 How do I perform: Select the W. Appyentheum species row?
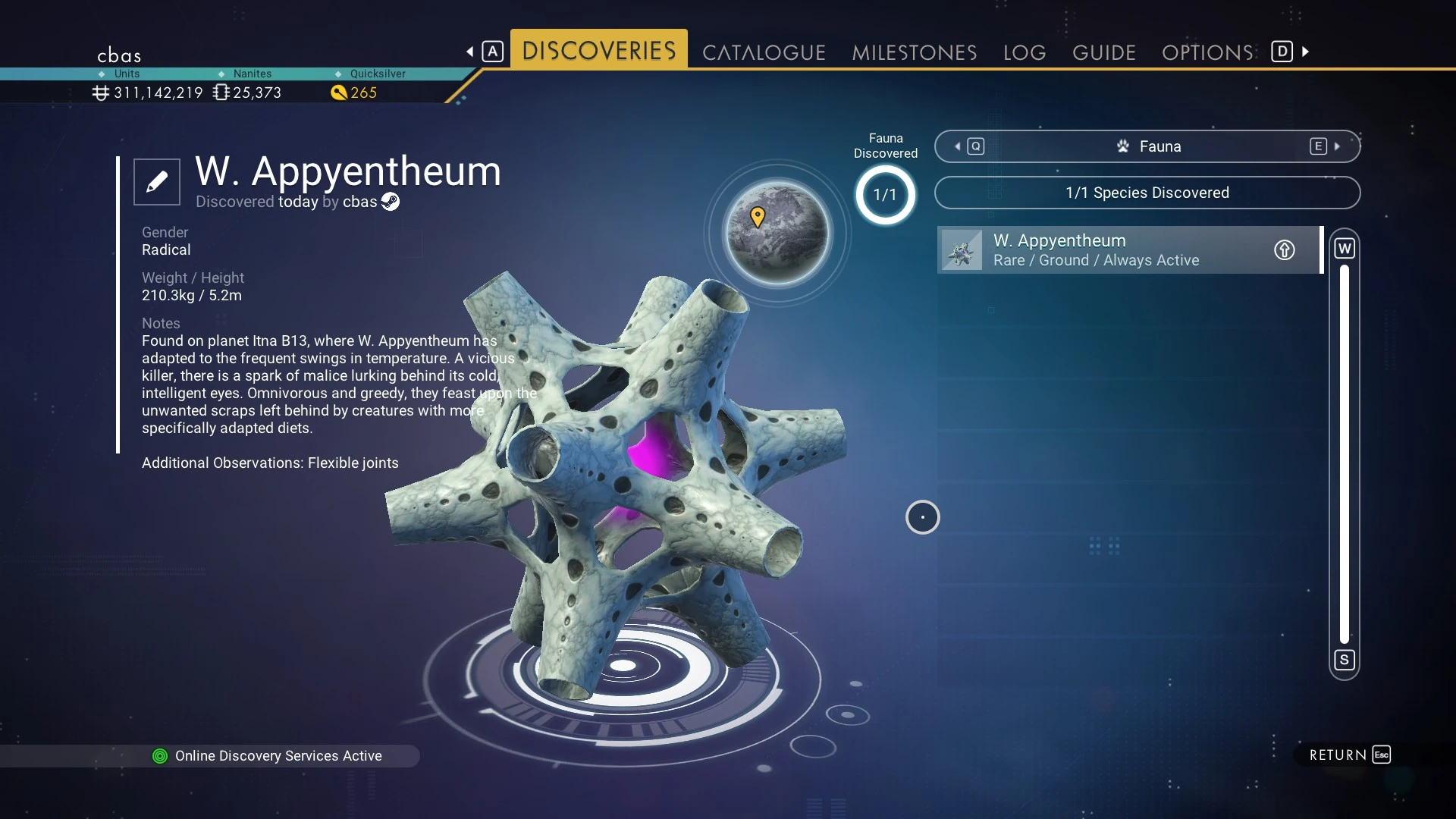coord(1107,250)
